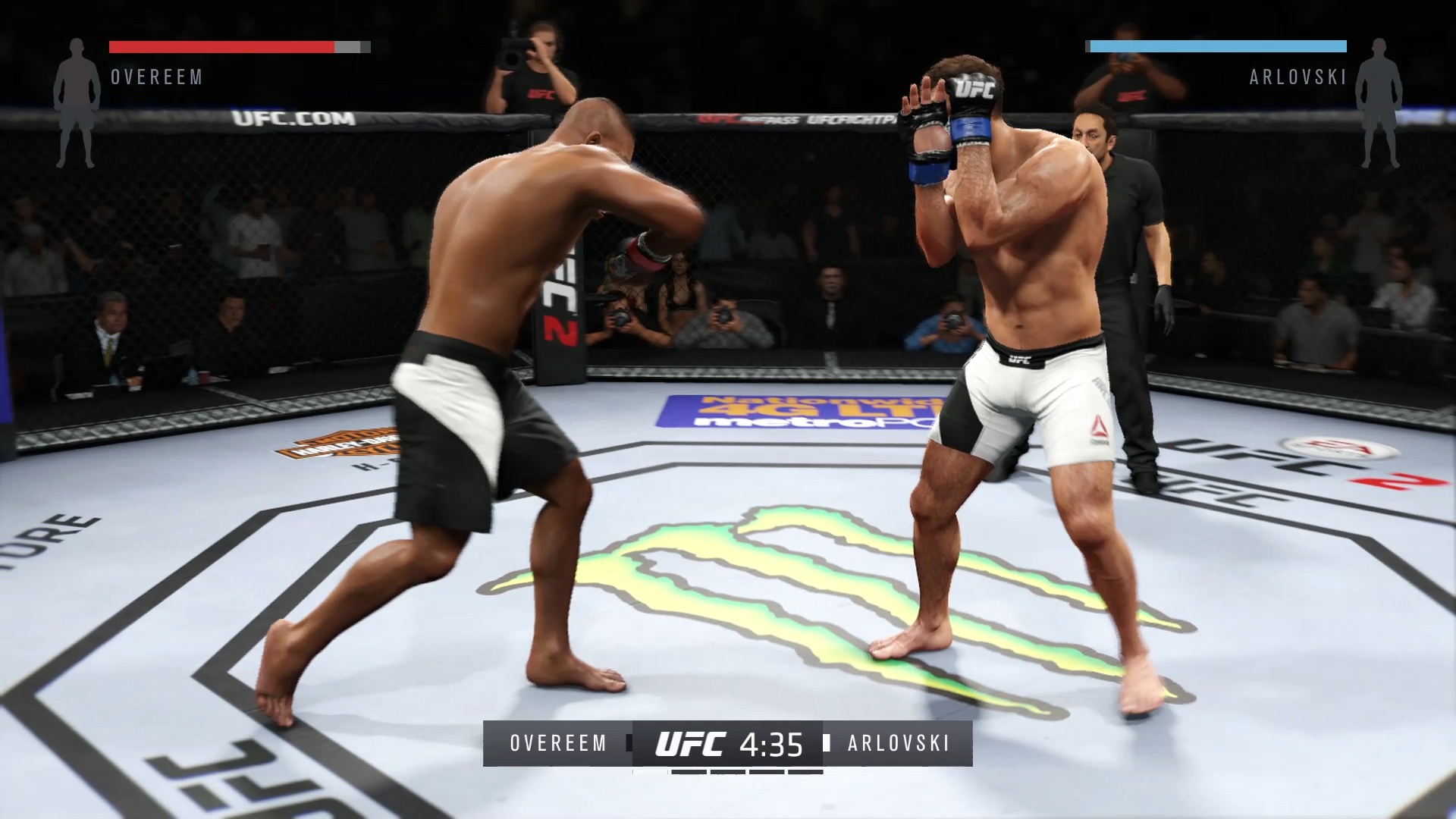Select the OVEREEM name tab on the scoreboard
Viewport: 1456px width, 819px height.
(x=557, y=744)
